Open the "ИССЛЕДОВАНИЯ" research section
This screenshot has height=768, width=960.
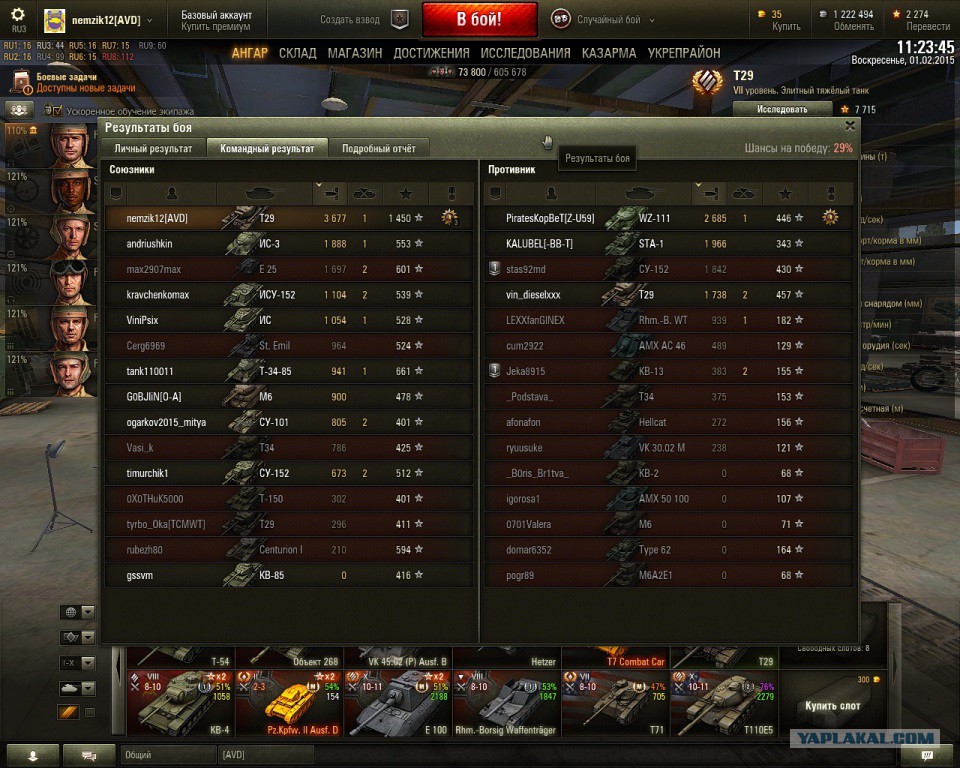point(525,53)
